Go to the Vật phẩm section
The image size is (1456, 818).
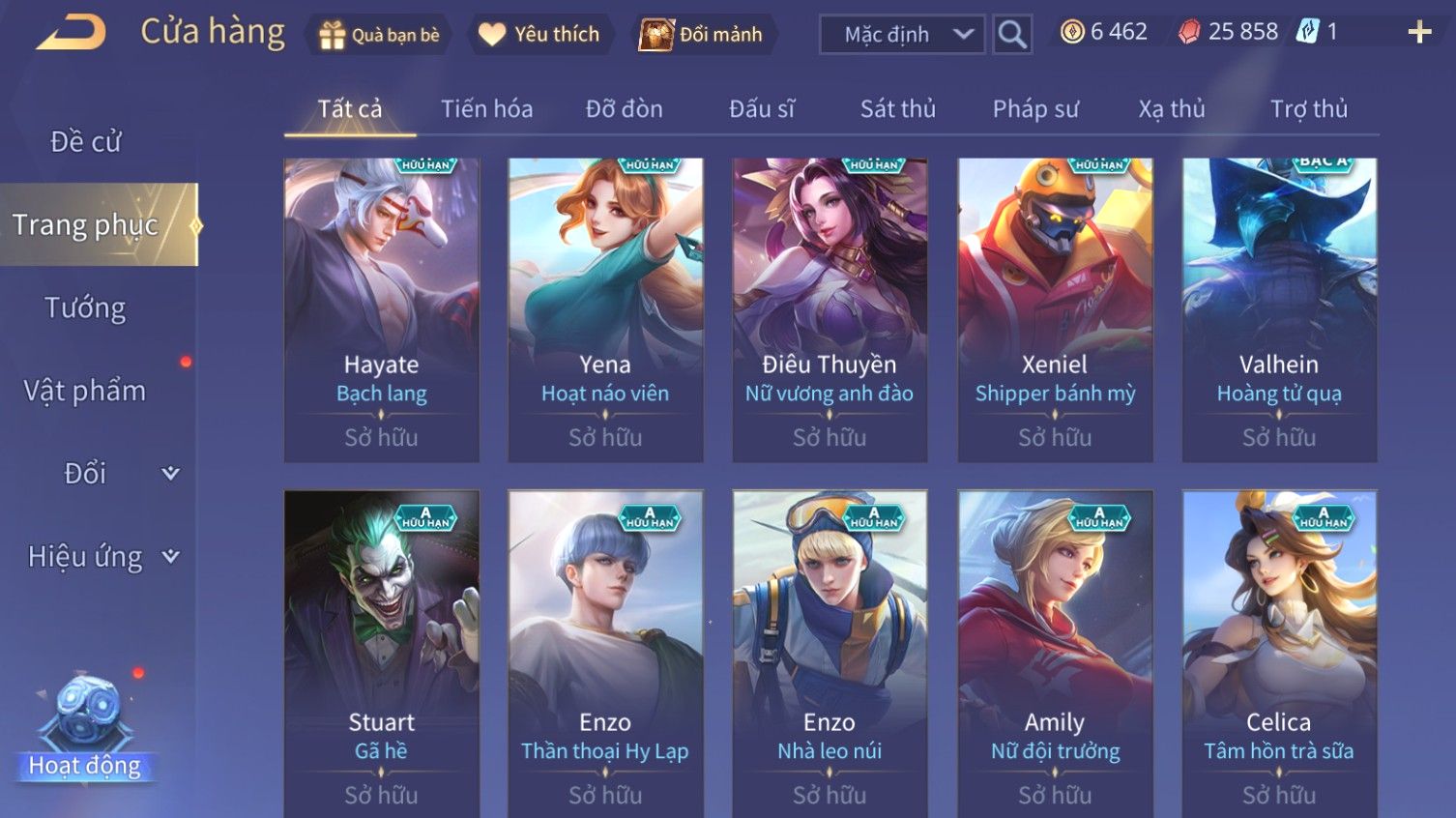(x=85, y=391)
